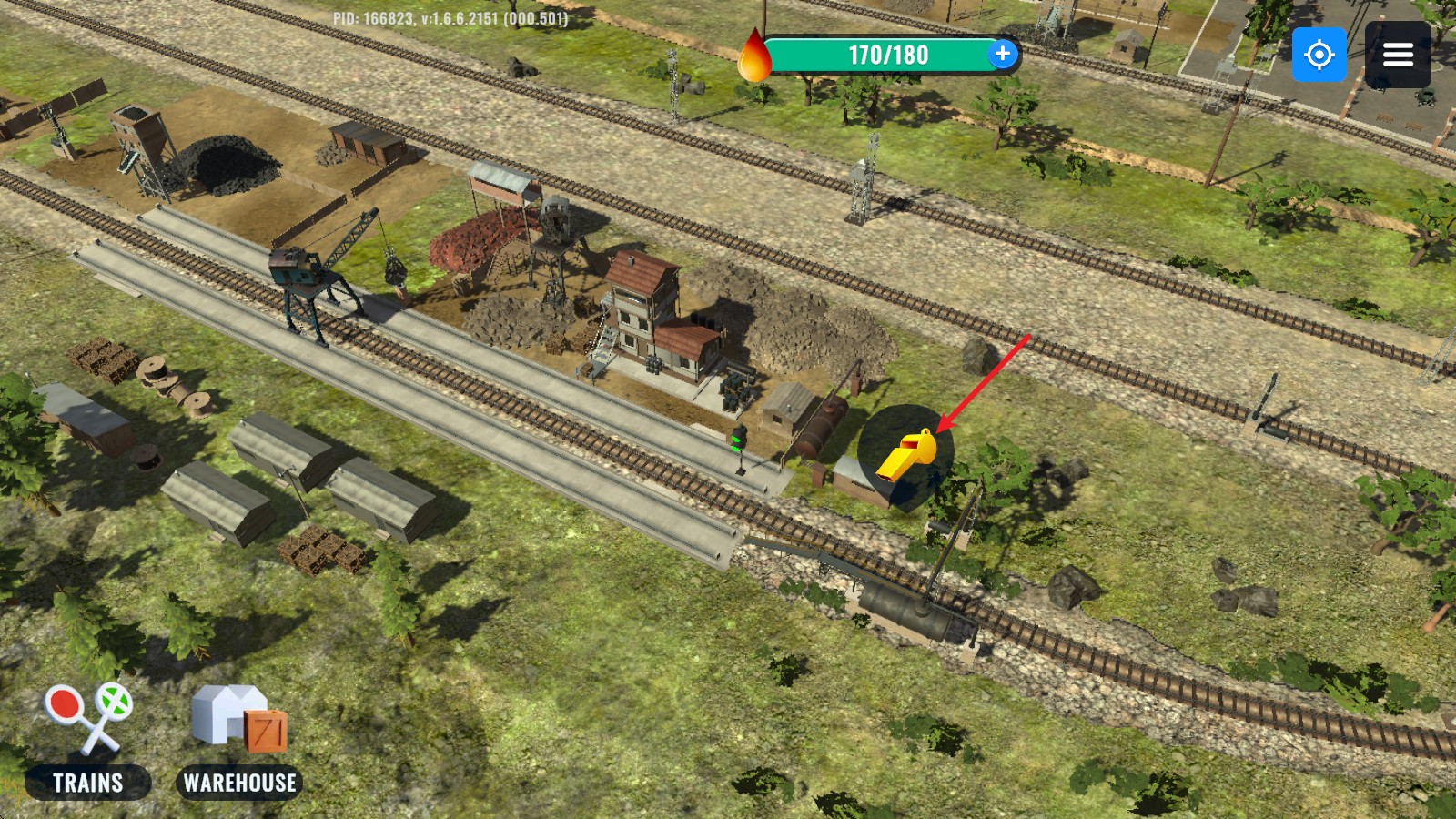The width and height of the screenshot is (1456, 819).
Task: Open the Warehouse
Action: pyautogui.click(x=239, y=741)
